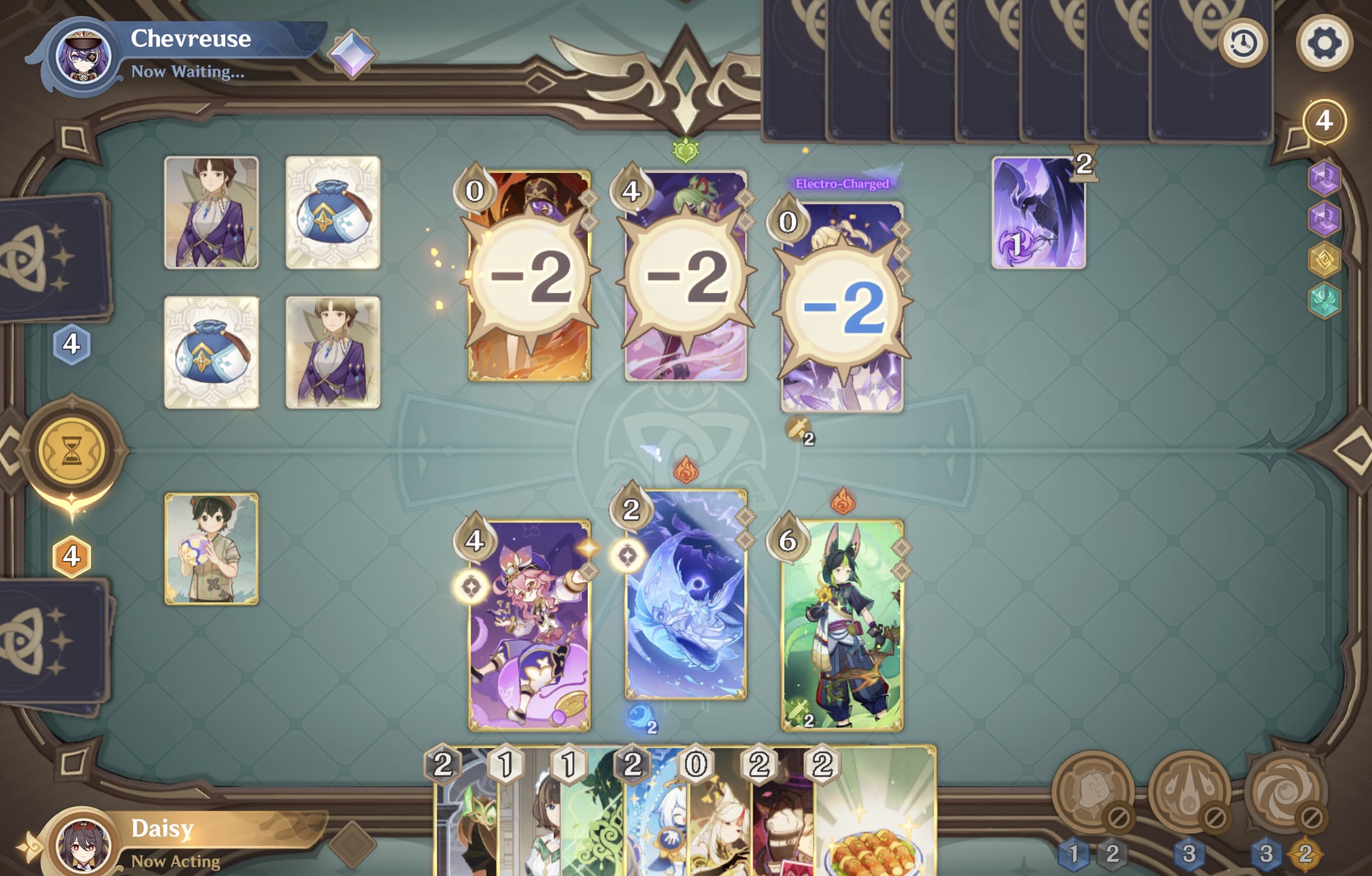Select the Anemo die in the dice pool

pyautogui.click(x=1325, y=300)
